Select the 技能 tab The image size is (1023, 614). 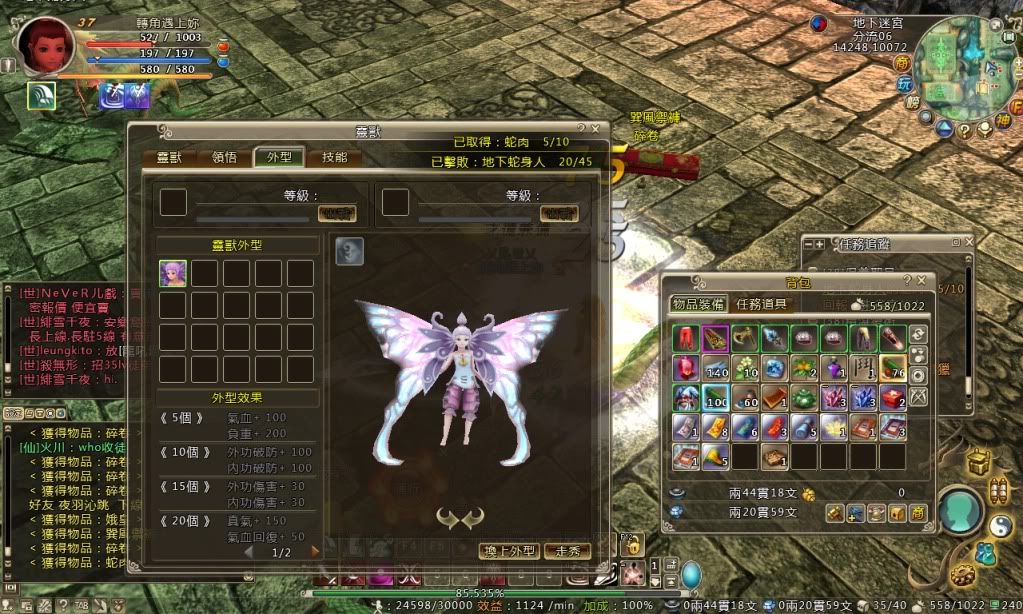(334, 157)
